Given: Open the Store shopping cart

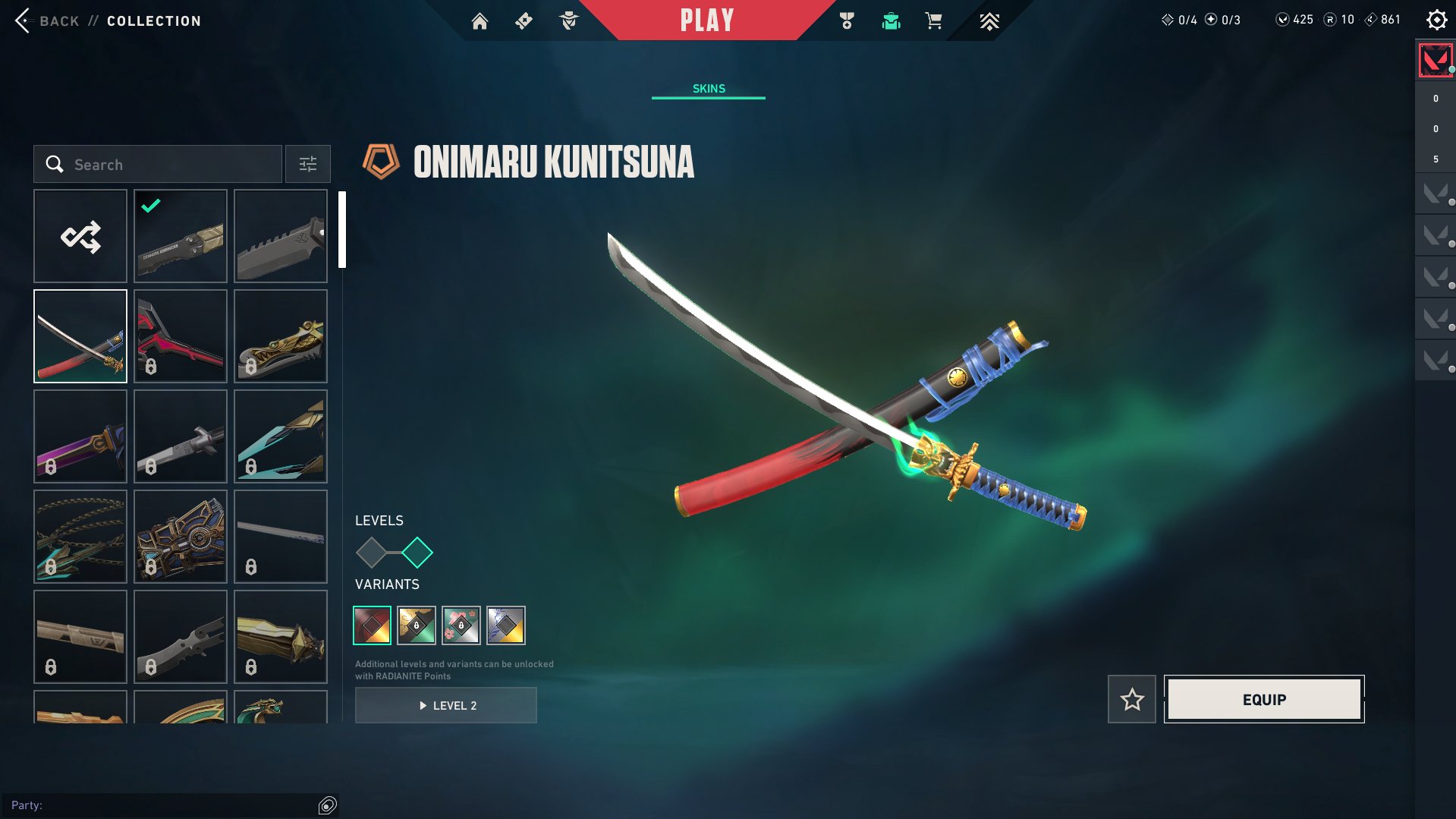Looking at the screenshot, I should click(x=933, y=20).
